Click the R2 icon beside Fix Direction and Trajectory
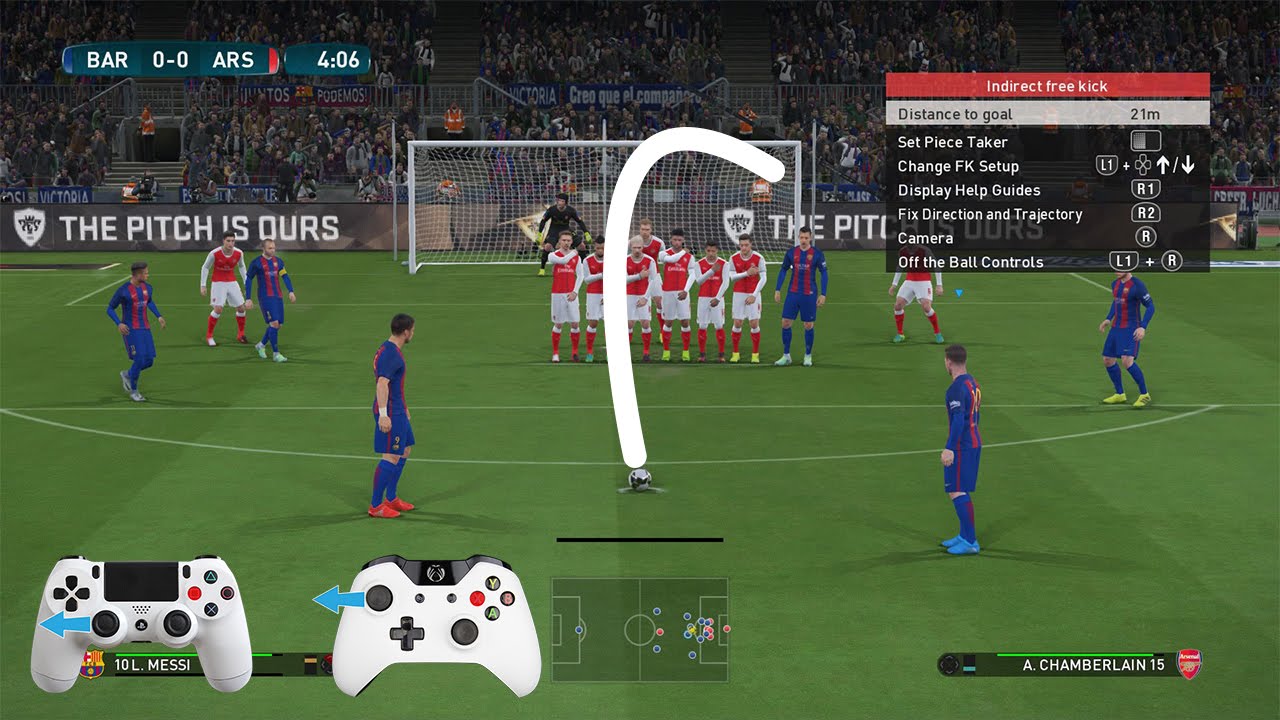The height and width of the screenshot is (720, 1280). pos(1145,212)
